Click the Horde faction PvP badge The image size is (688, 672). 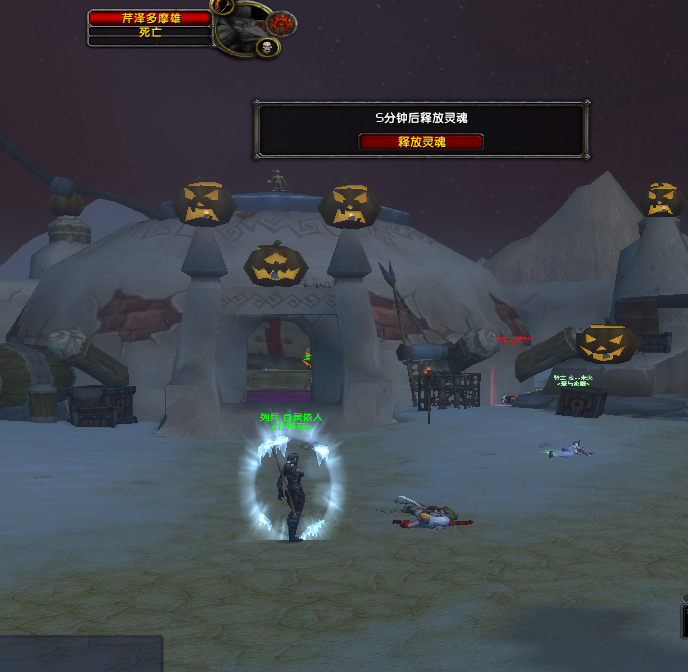coord(282,22)
